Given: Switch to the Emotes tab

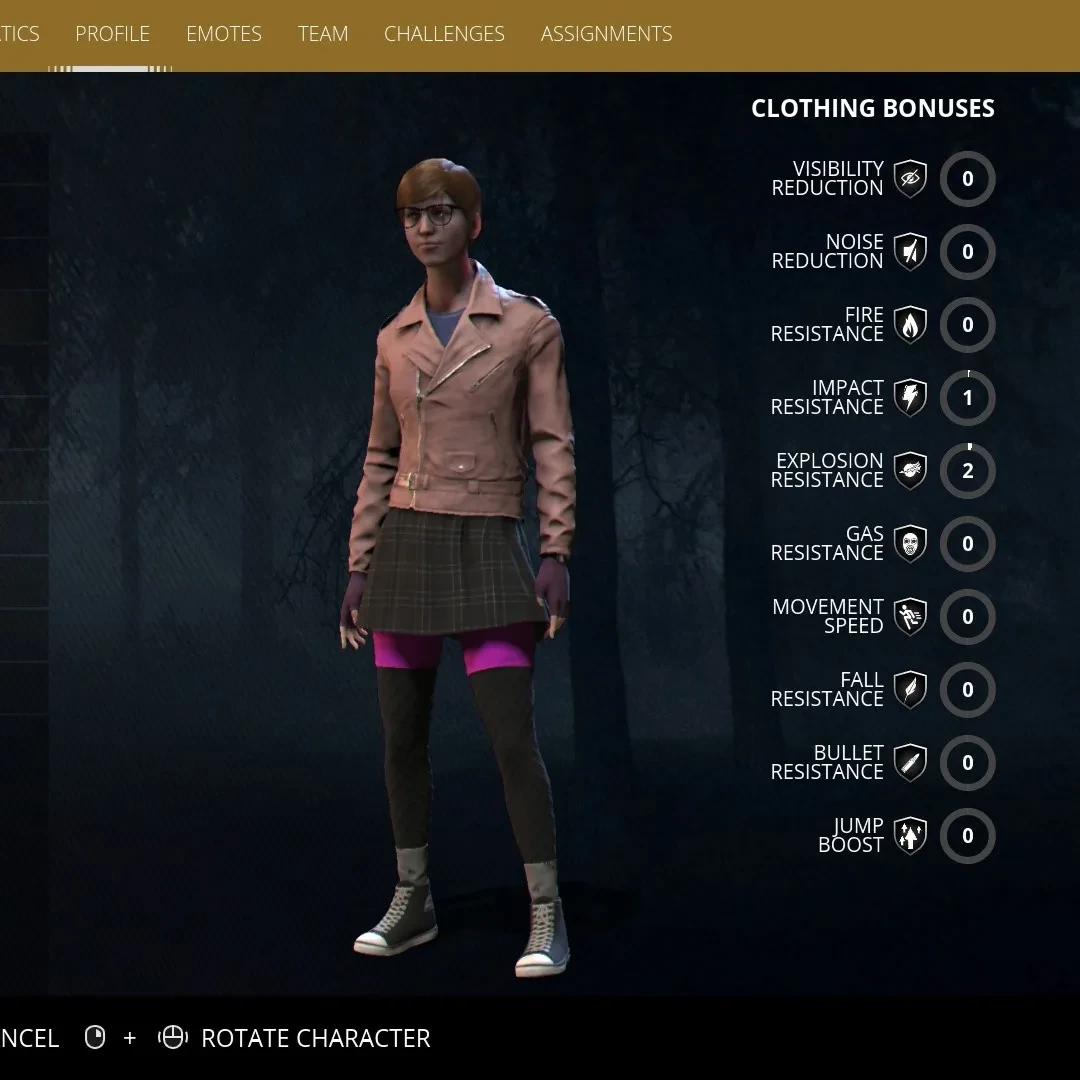Looking at the screenshot, I should (x=224, y=34).
